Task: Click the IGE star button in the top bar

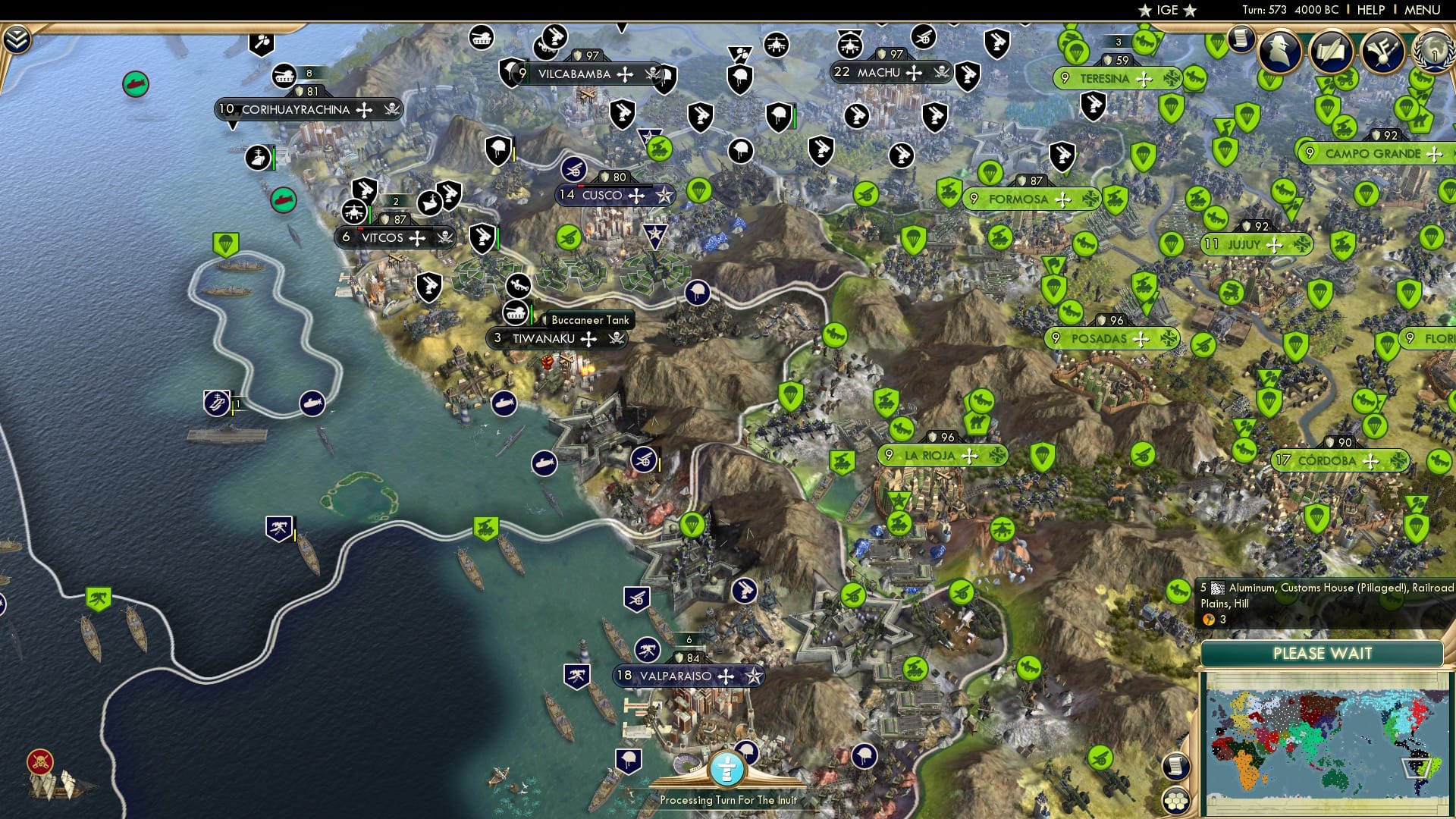Action: pos(1166,11)
